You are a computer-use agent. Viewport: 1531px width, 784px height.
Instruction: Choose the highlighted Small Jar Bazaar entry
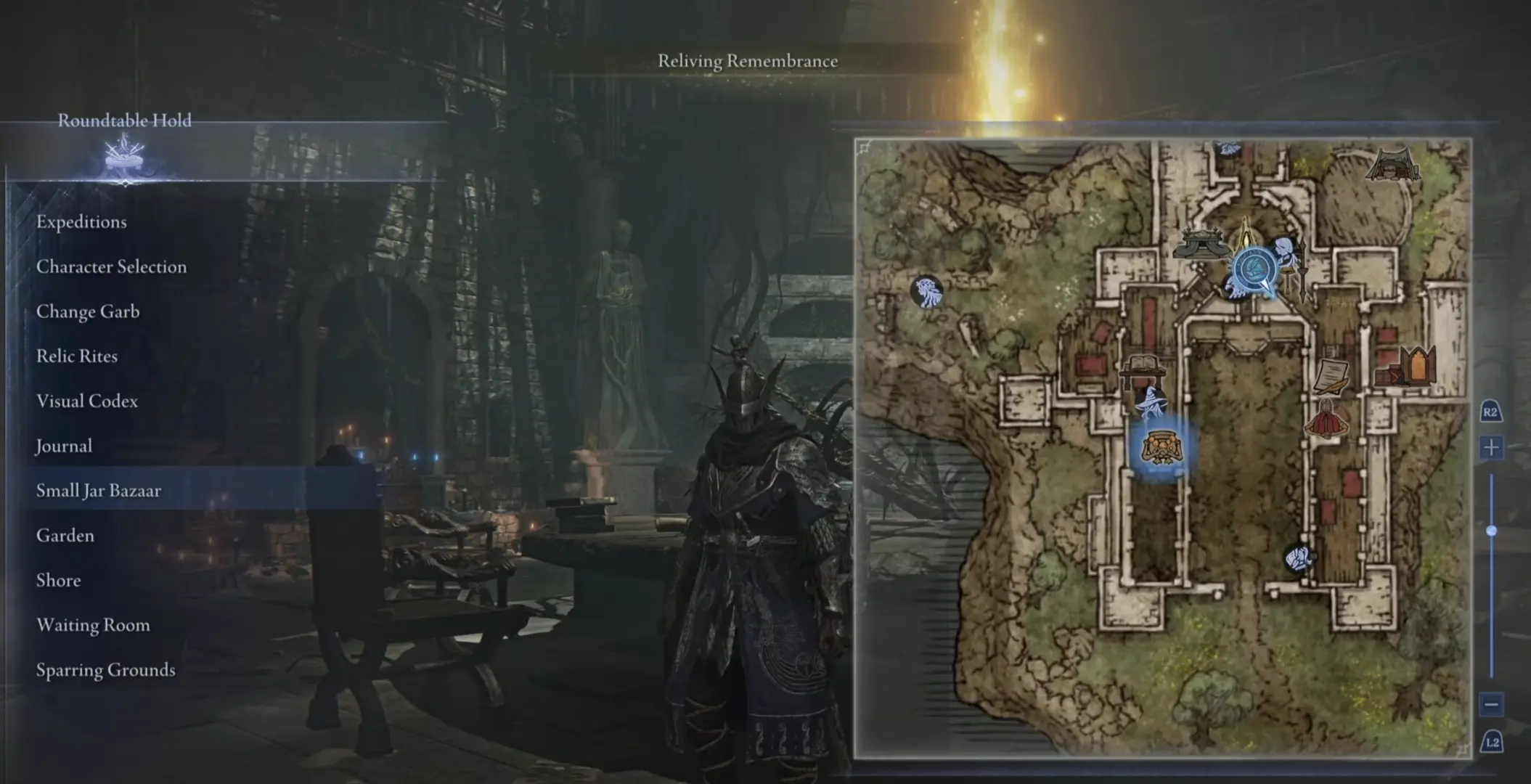point(99,491)
